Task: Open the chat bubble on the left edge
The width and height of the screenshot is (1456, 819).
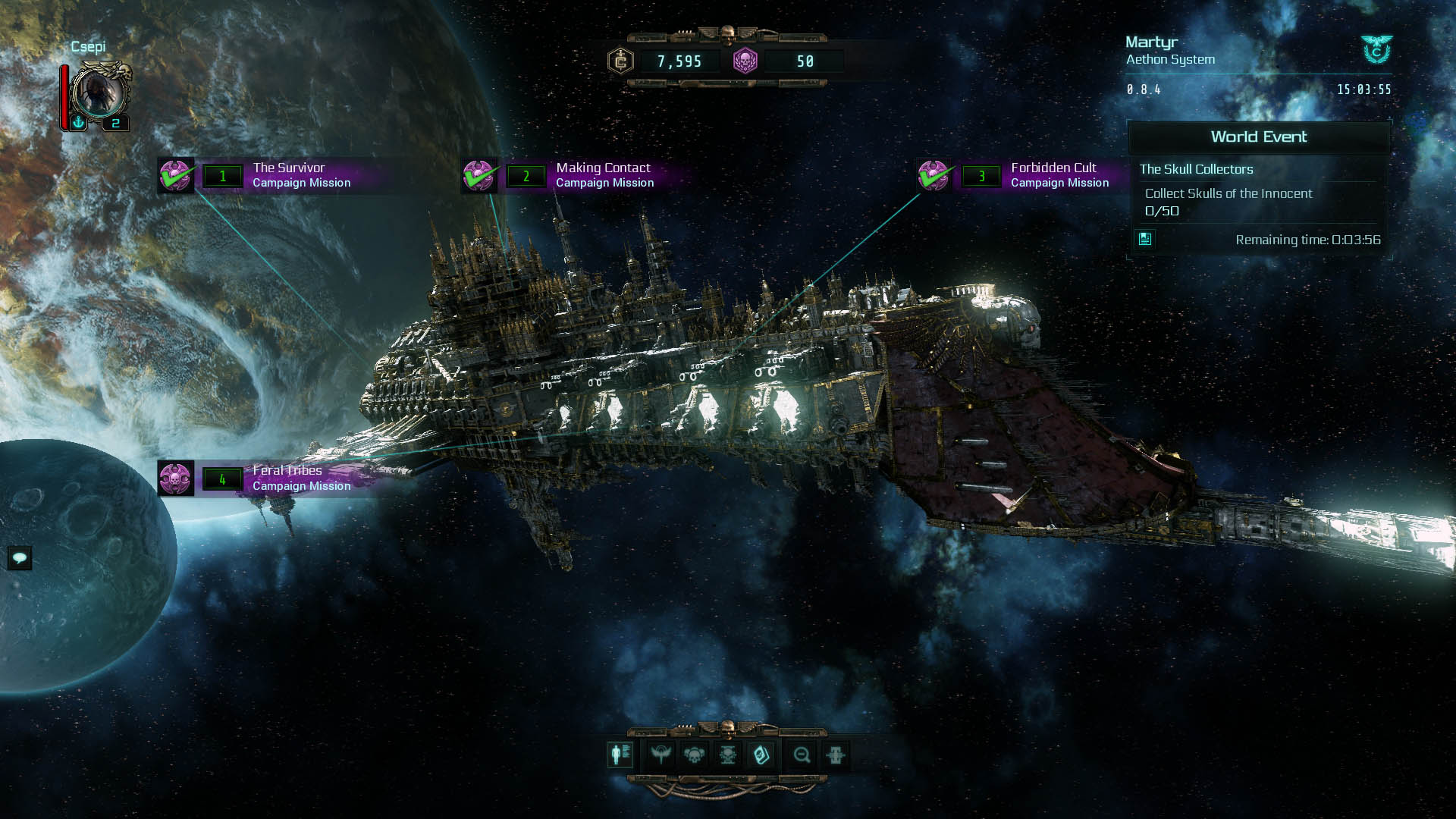Action: click(x=21, y=558)
